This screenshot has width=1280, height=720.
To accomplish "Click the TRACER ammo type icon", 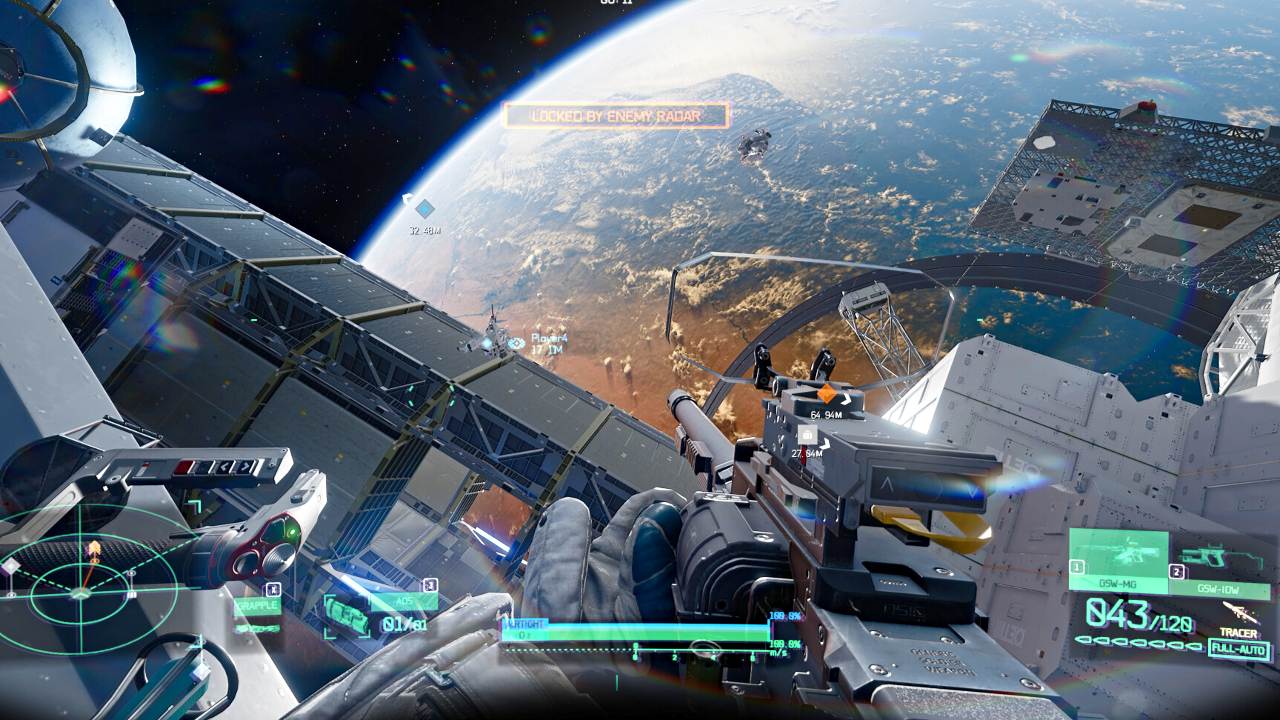I will tap(1239, 612).
